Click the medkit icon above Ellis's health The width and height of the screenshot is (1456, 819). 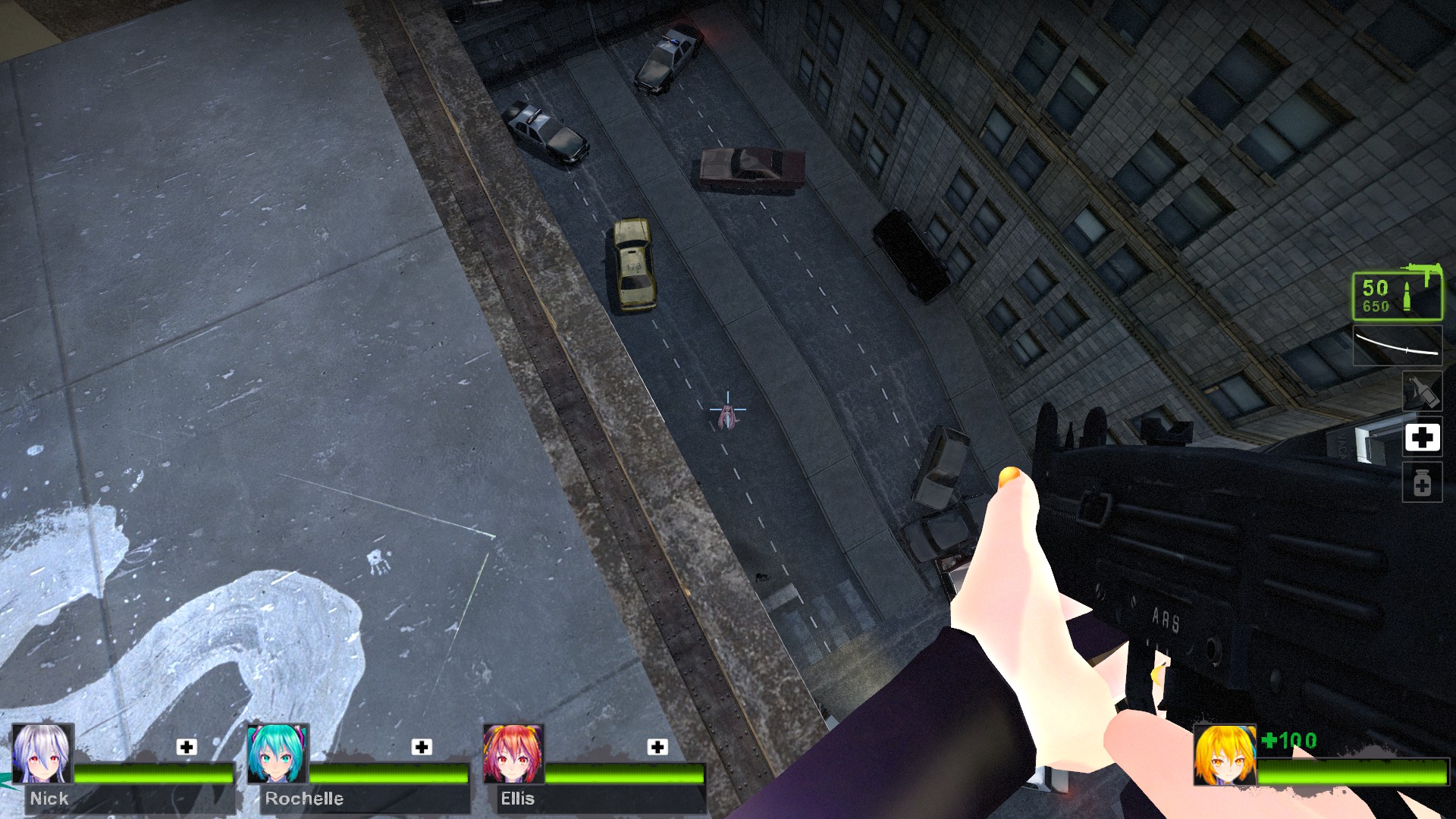tap(657, 747)
